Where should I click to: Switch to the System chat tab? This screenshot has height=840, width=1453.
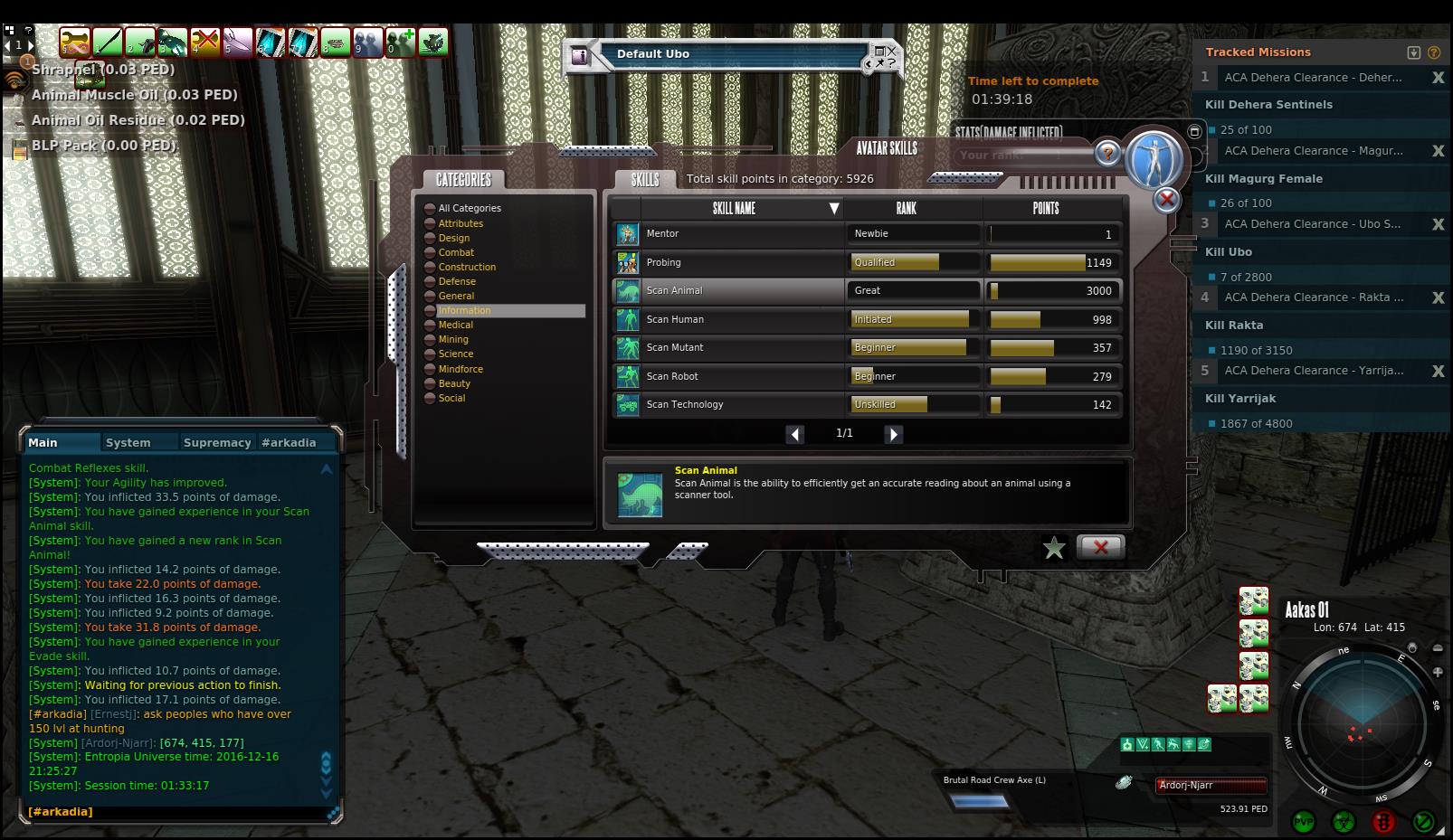coord(128,442)
